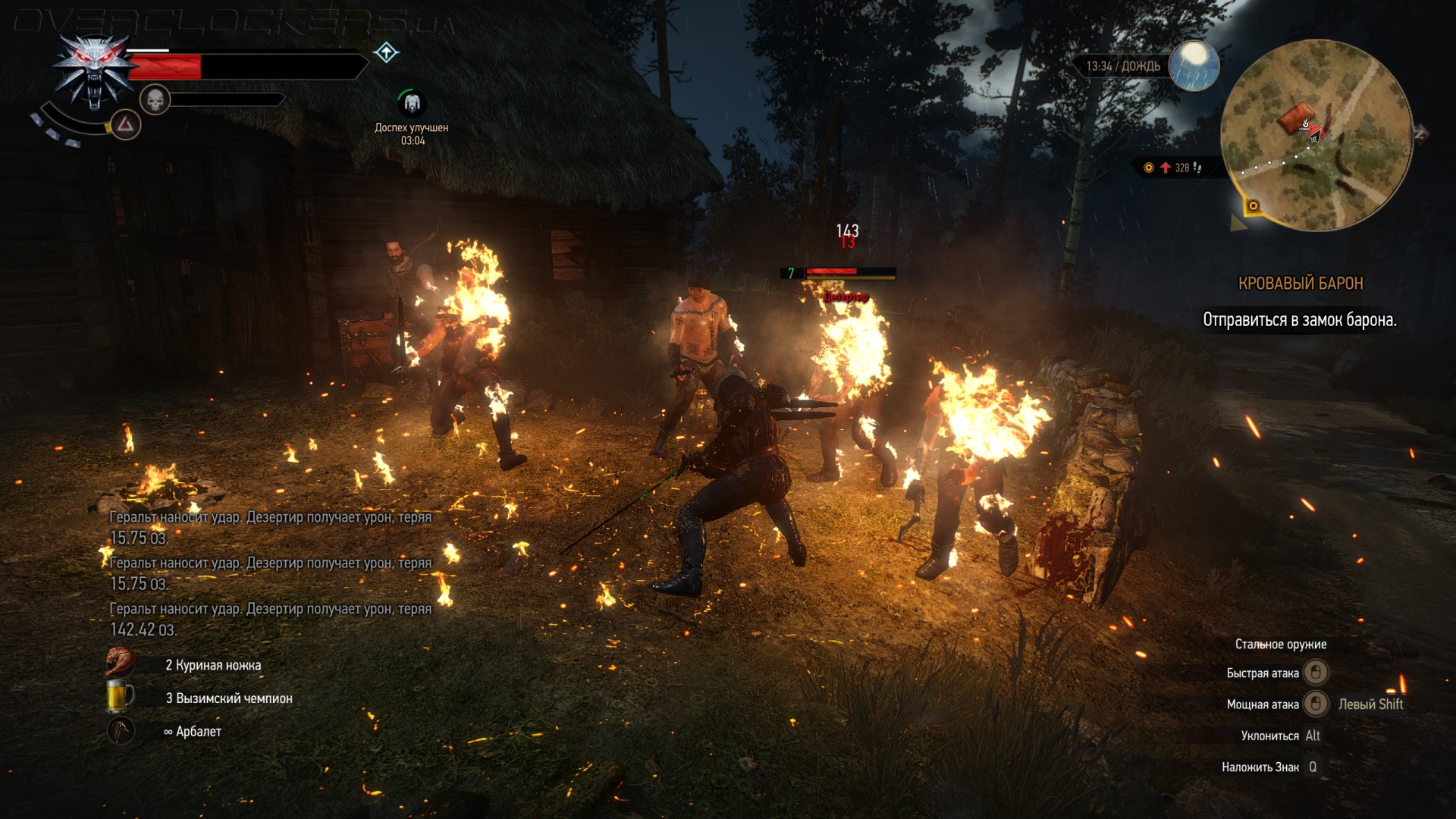
Task: Open the Bloody Baron quest tracker
Action: click(x=1300, y=284)
